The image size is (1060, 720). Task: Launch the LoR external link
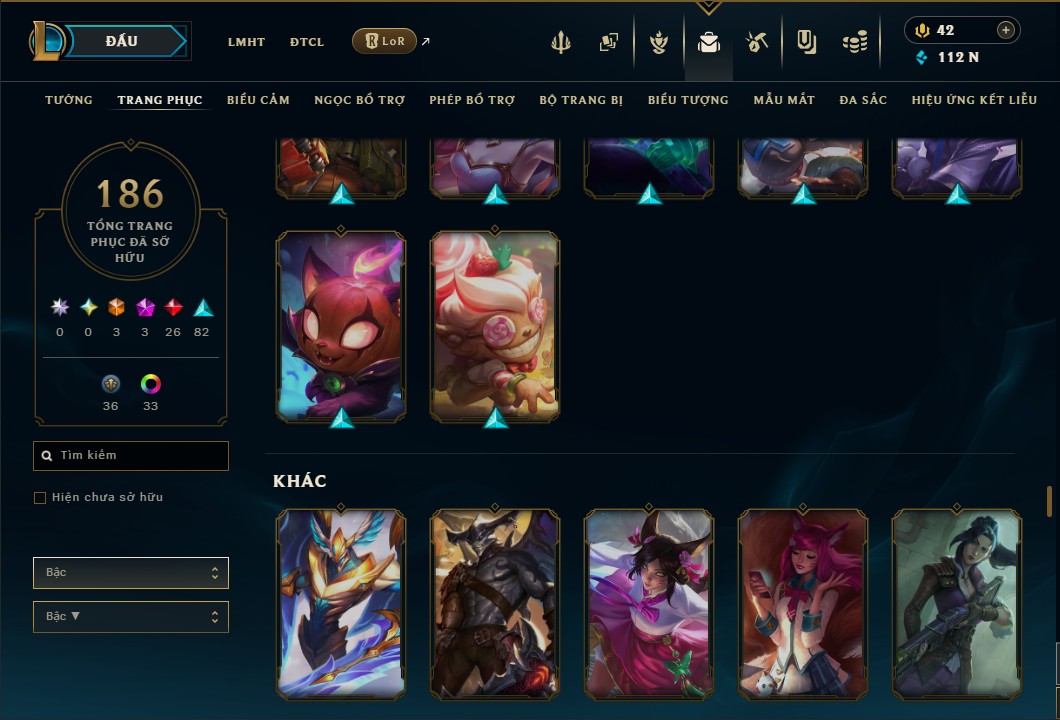(x=385, y=41)
